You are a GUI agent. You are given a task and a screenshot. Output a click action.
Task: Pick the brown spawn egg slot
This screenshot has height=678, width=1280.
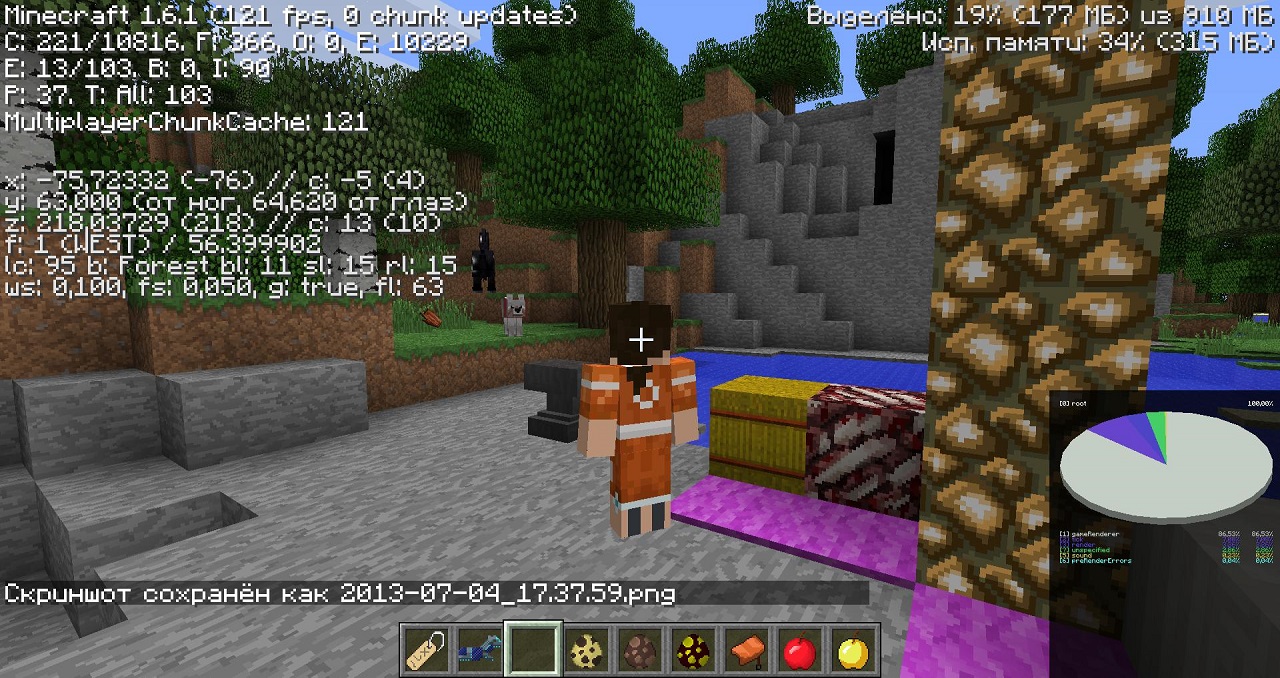tap(640, 651)
